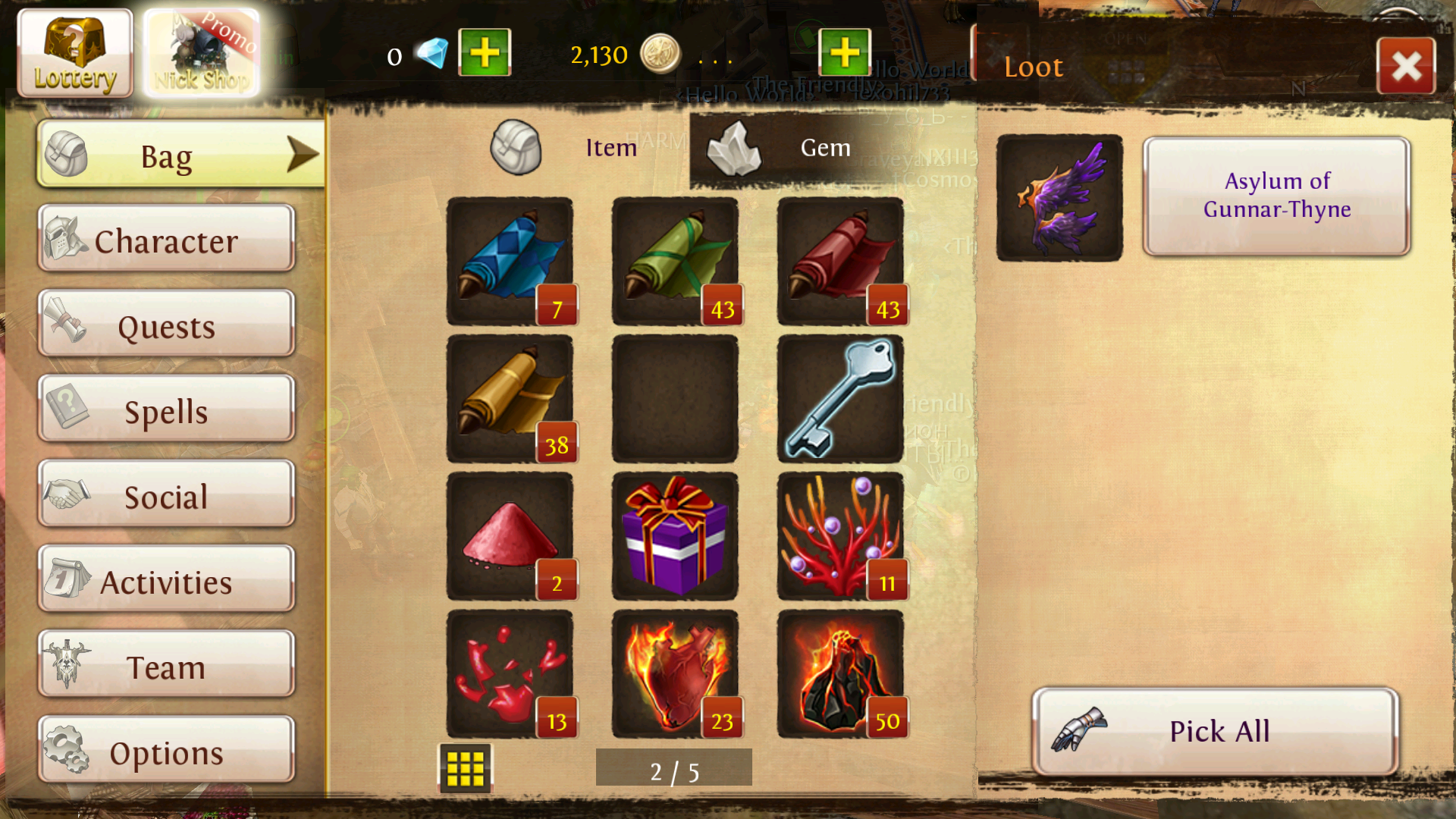Pick all loot items

coord(1215,731)
